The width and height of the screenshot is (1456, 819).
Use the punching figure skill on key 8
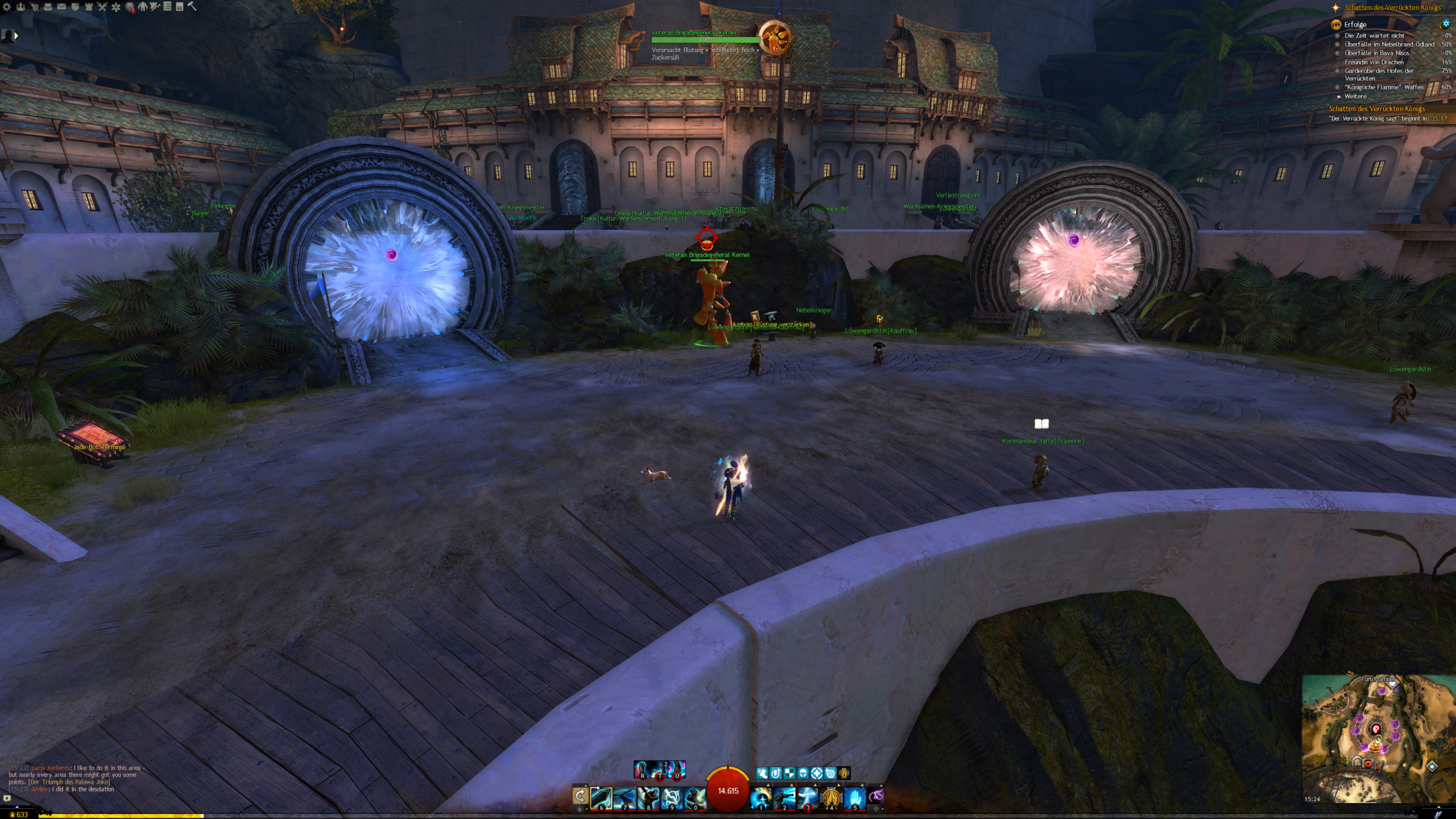tap(648, 798)
